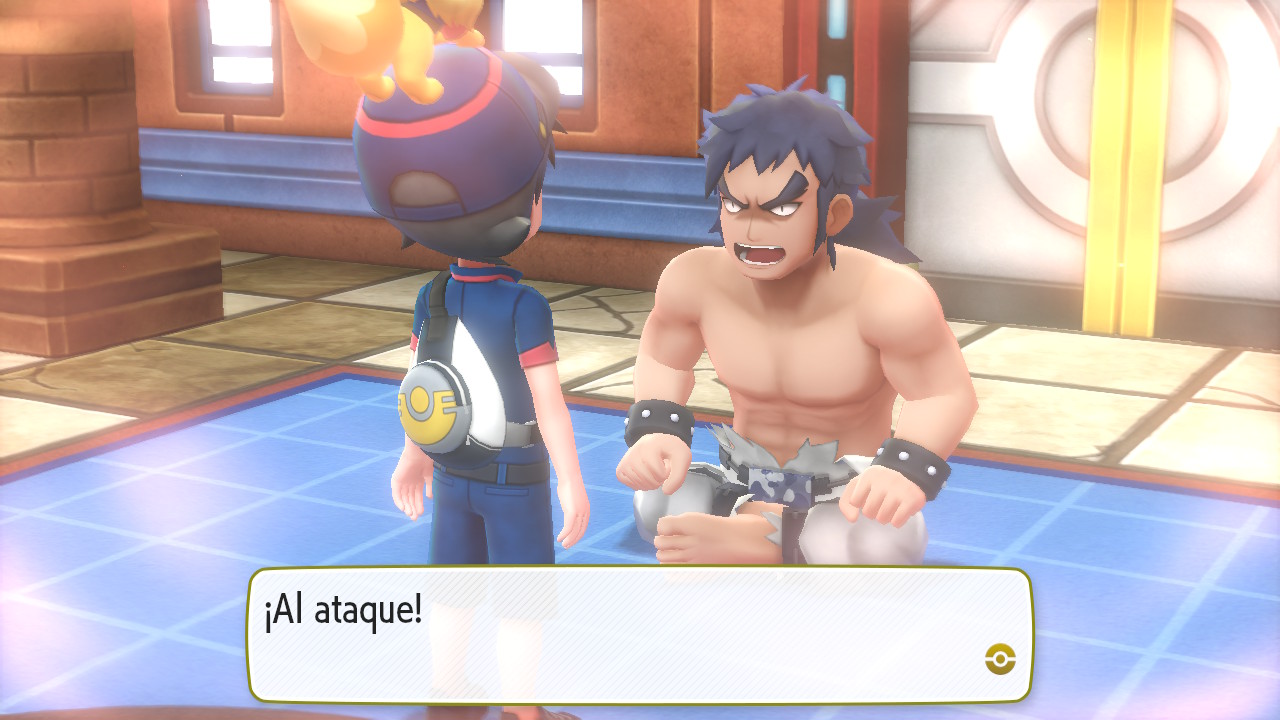The height and width of the screenshot is (720, 1280).
Task: Advance the dialogue with the Poké Ball icon
Action: 1000,658
